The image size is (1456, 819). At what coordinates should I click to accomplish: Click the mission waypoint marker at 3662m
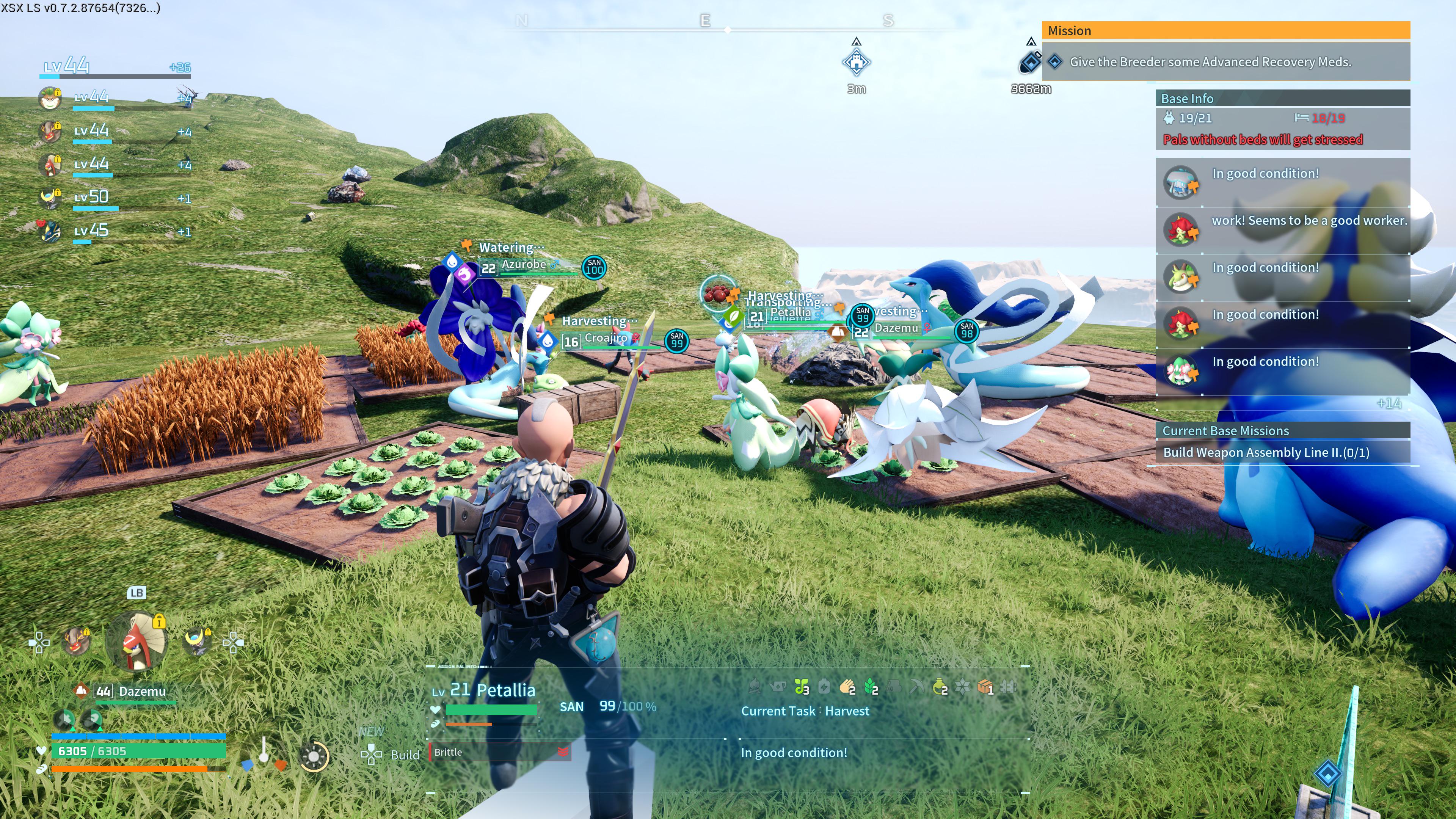pyautogui.click(x=1031, y=62)
